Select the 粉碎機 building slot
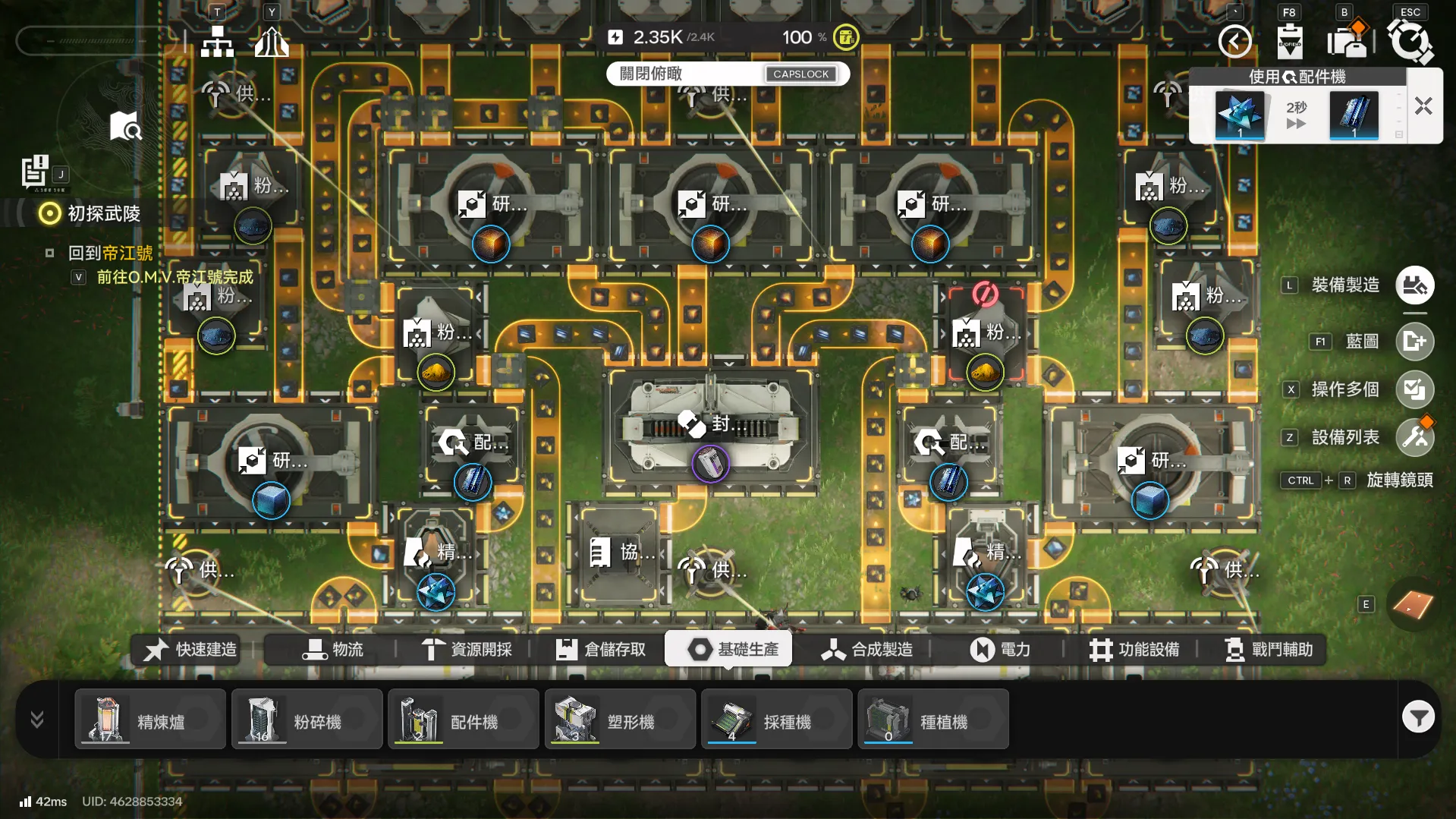The image size is (1456, 819). (307, 720)
